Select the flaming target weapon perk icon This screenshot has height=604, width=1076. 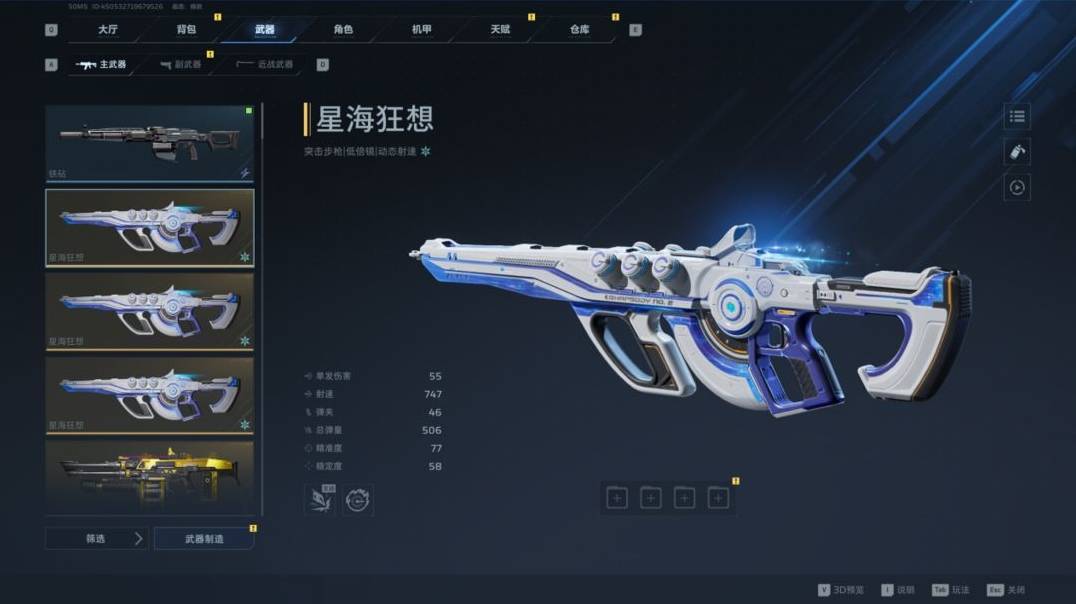coord(358,499)
